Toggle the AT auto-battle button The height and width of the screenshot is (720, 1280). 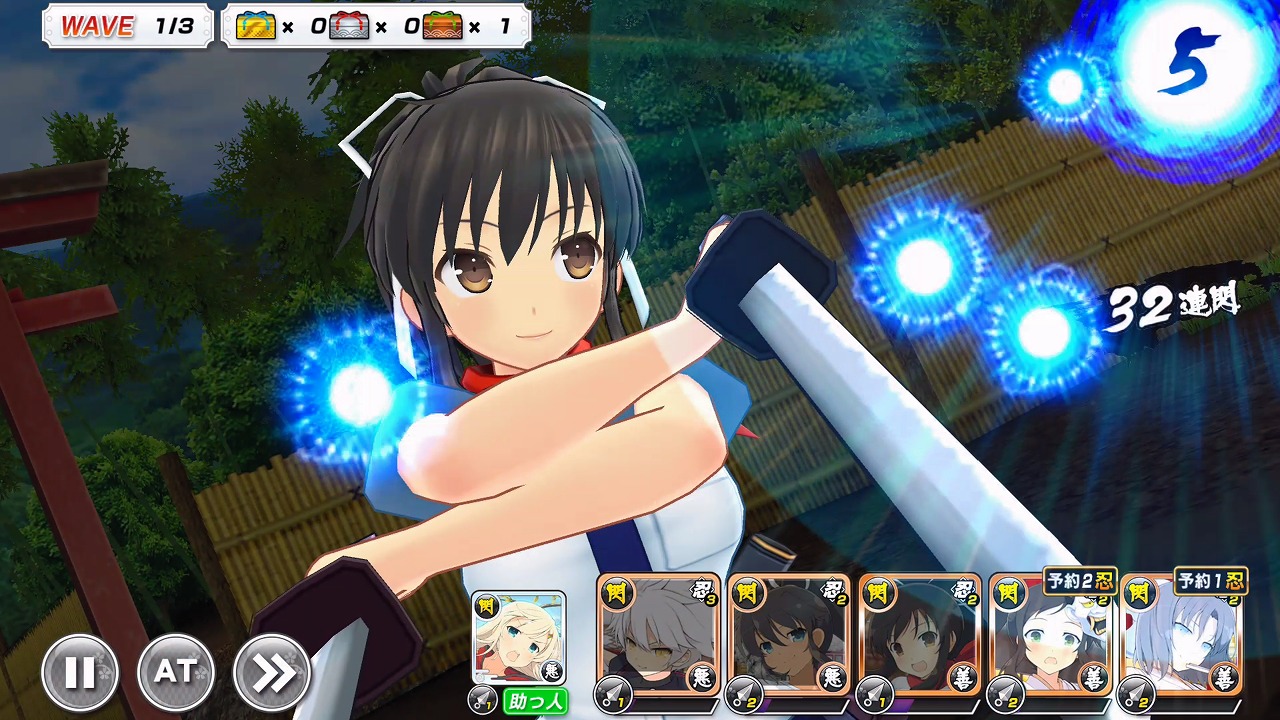(x=175, y=673)
